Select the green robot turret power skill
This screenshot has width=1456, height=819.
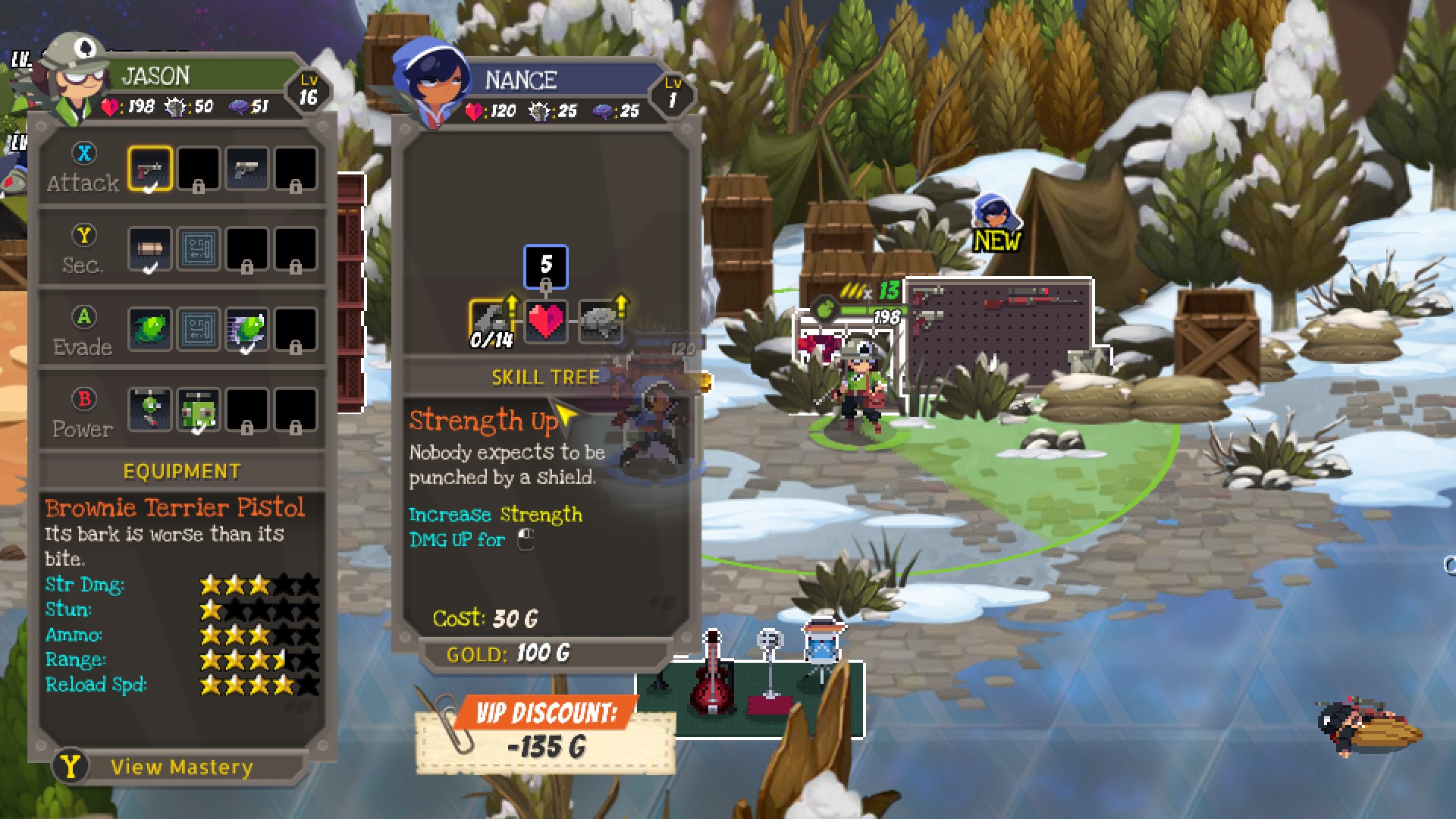[x=198, y=410]
